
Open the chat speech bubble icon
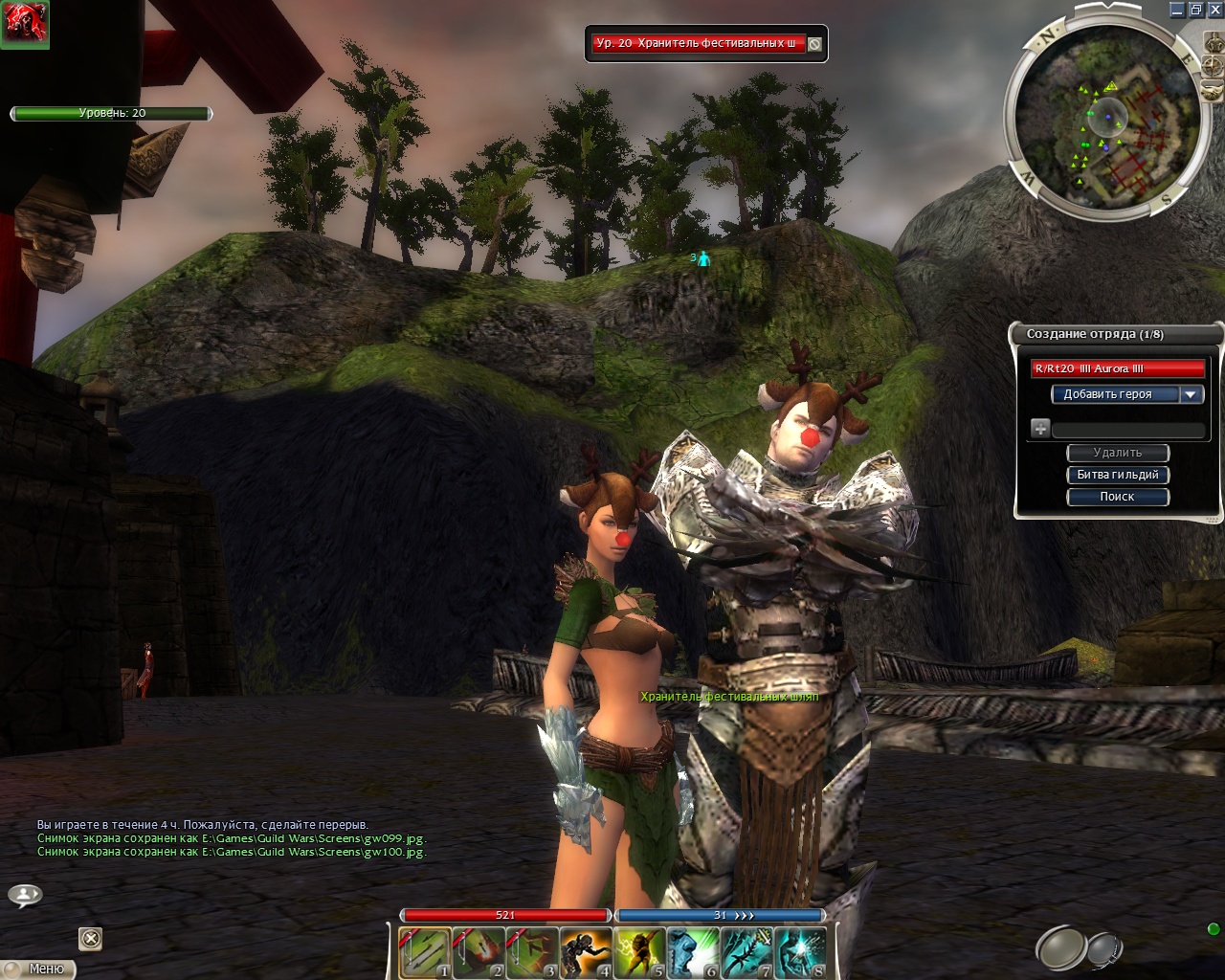(25, 896)
